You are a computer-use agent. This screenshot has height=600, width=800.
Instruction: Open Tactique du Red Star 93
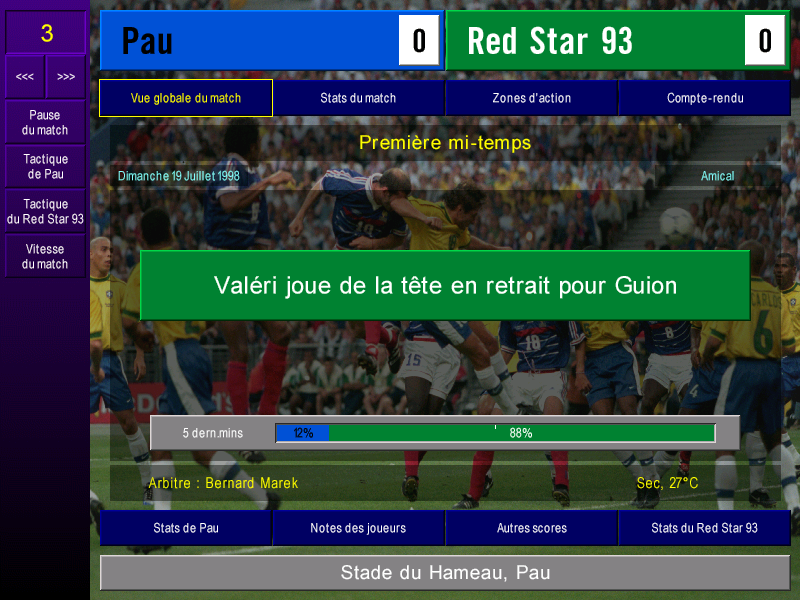click(x=45, y=211)
